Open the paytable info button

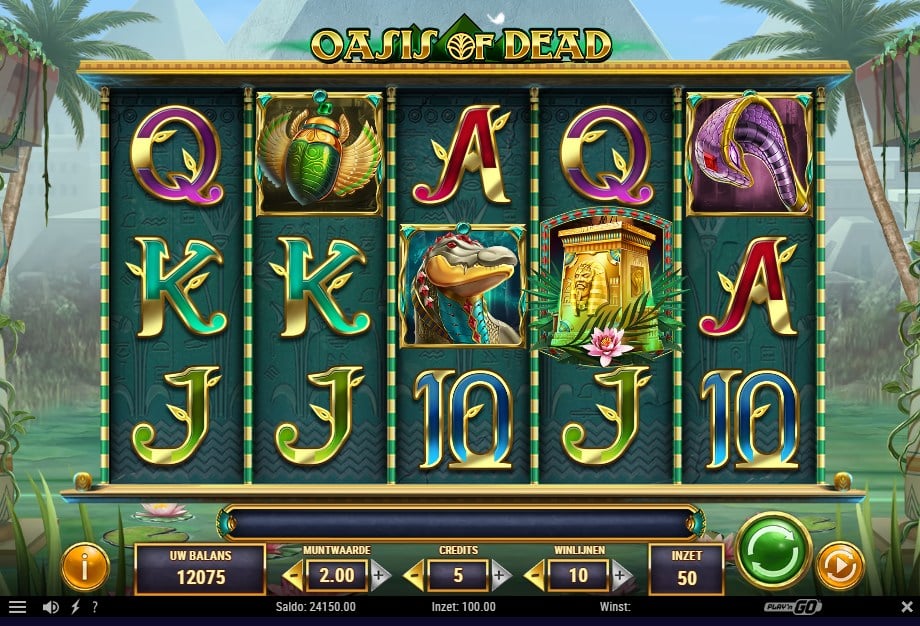(85, 568)
